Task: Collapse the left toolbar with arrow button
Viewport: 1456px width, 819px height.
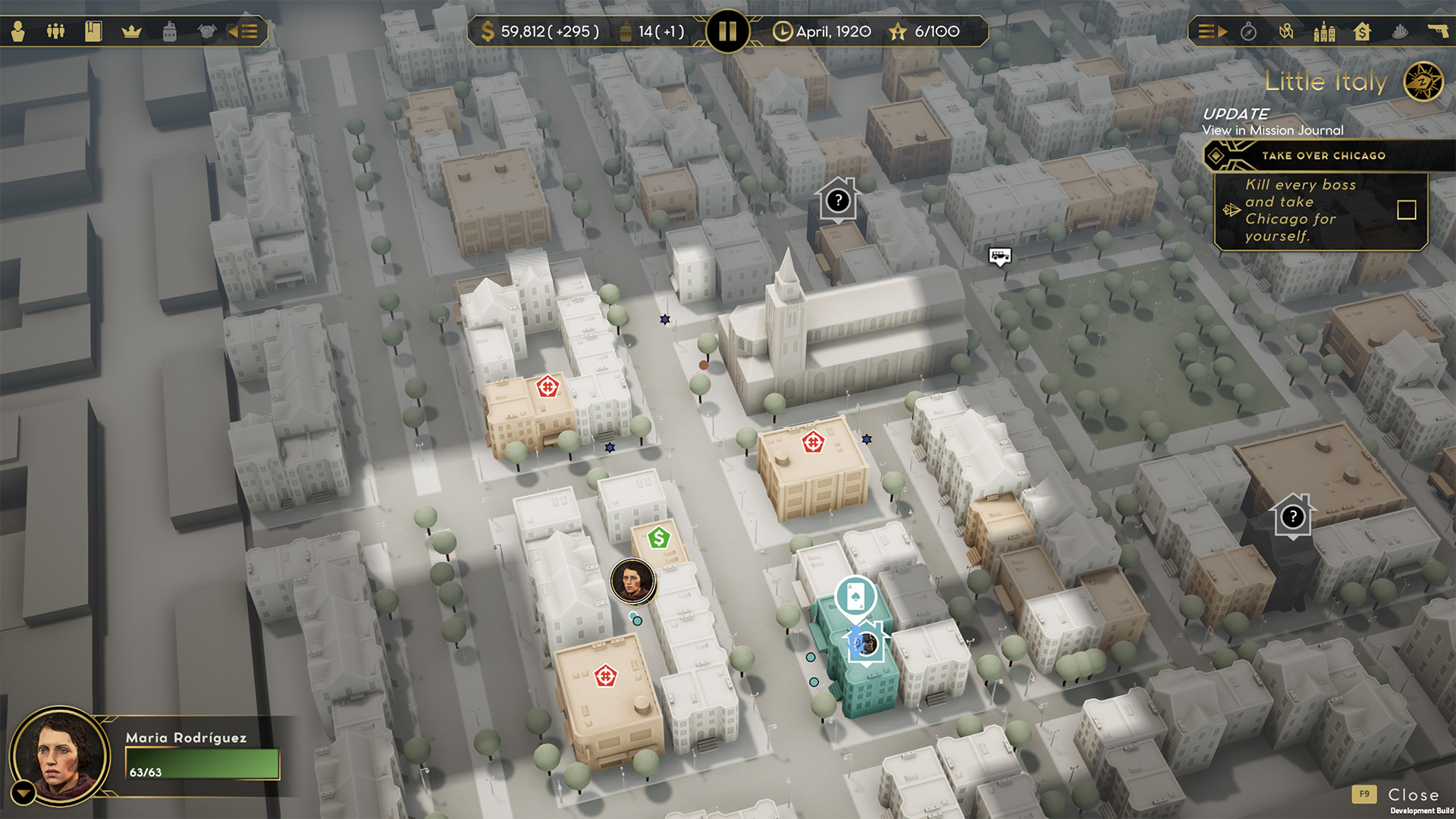Action: pos(243,31)
